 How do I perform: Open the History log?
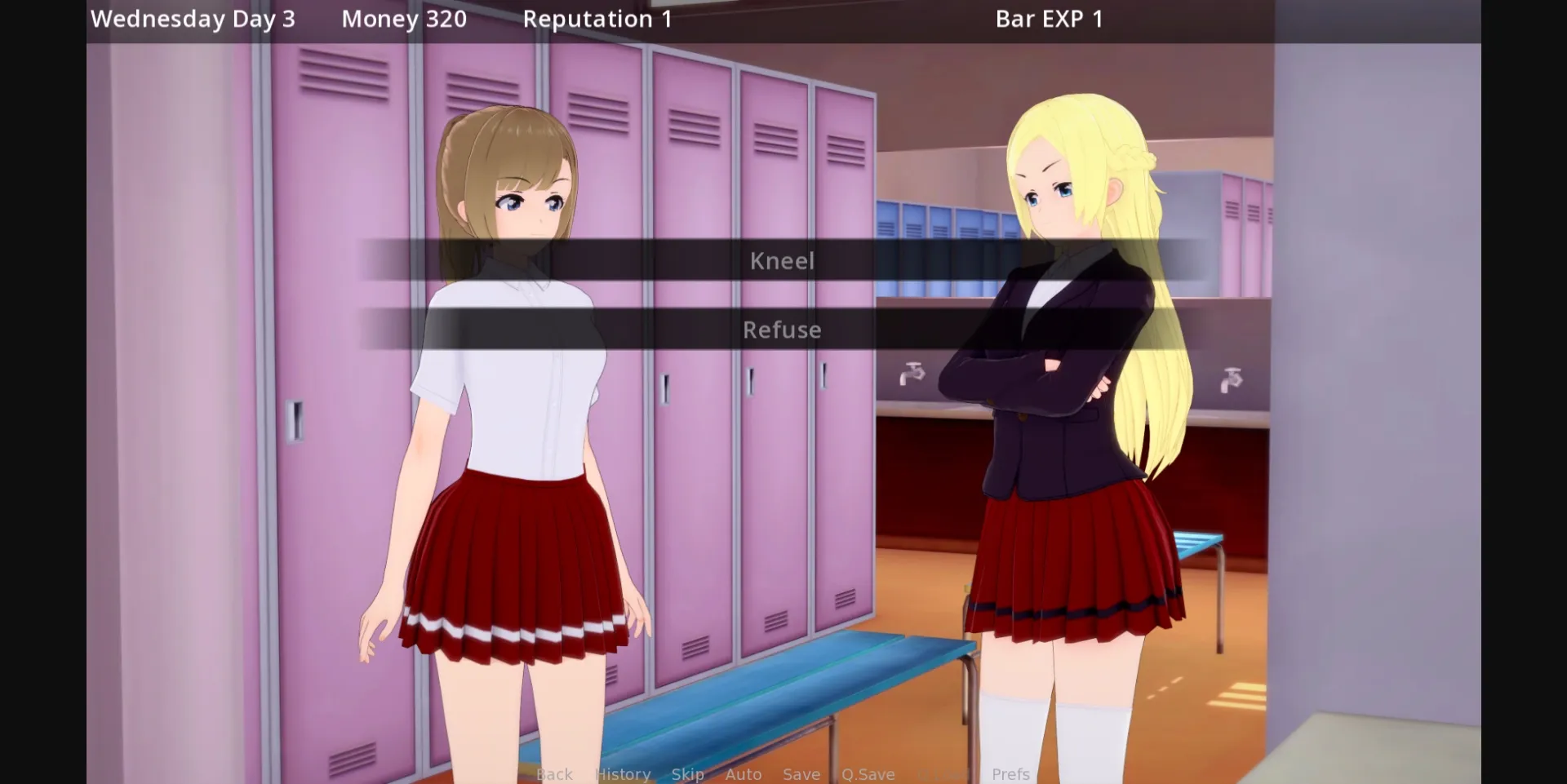[x=623, y=774]
